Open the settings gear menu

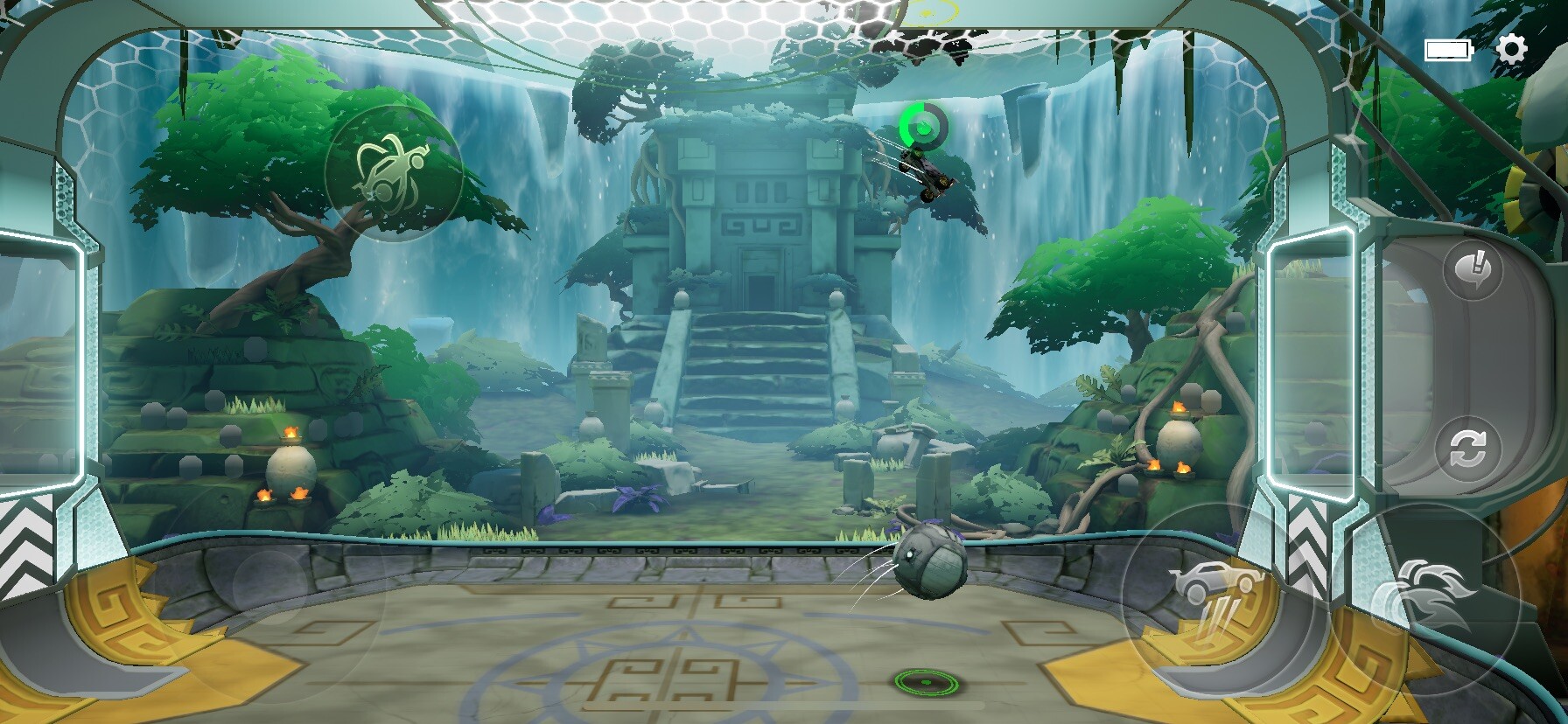(1511, 49)
